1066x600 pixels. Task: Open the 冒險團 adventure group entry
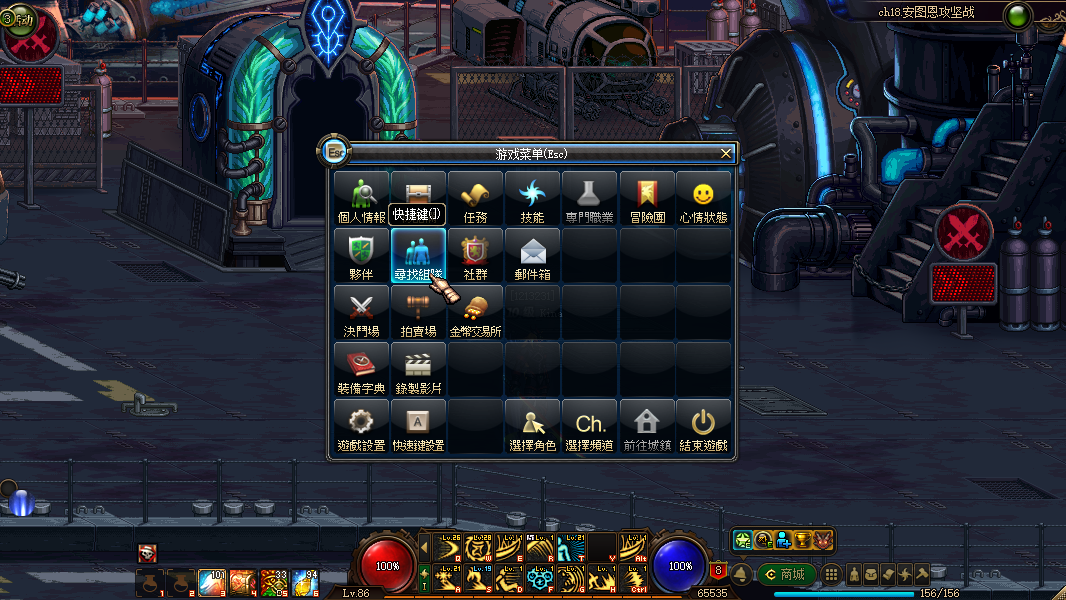646,198
